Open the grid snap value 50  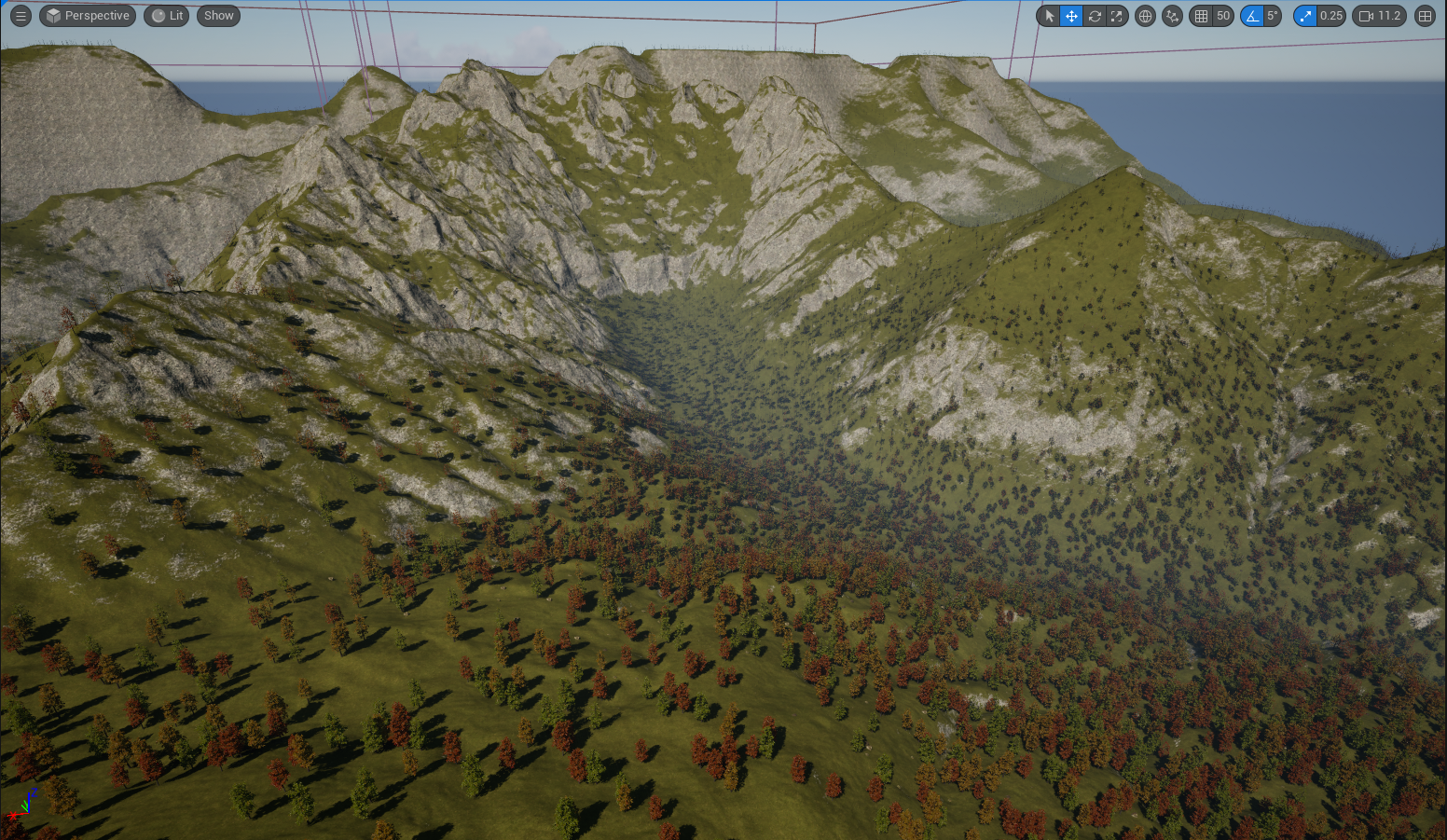(1223, 16)
